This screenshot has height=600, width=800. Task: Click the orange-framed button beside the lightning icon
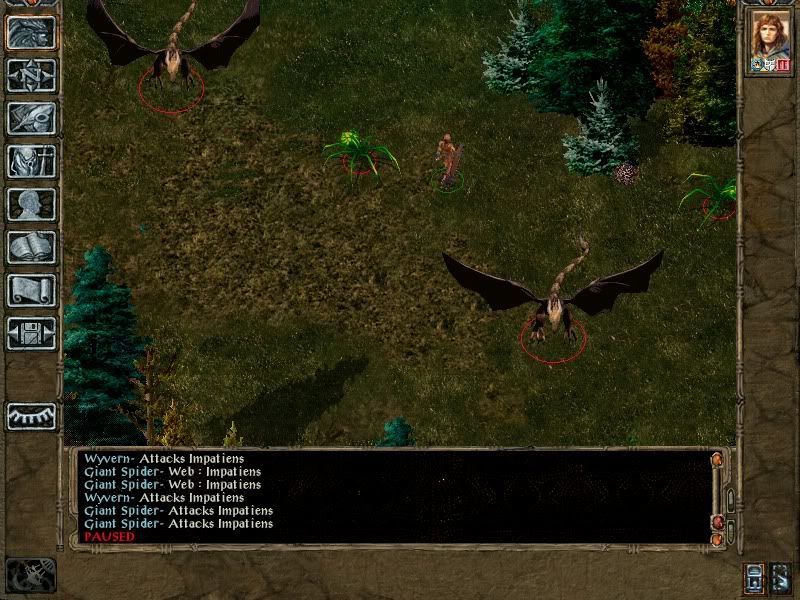pyautogui.click(x=754, y=578)
